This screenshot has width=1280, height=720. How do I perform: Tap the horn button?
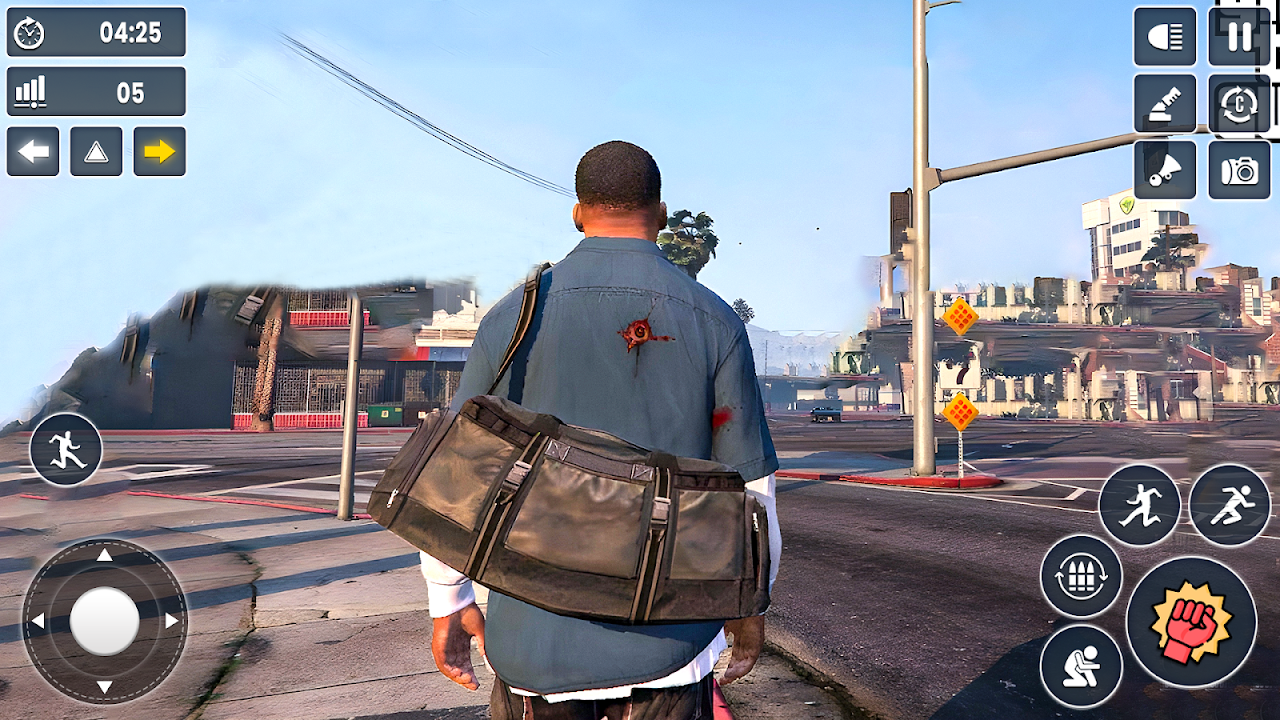(x=1165, y=170)
